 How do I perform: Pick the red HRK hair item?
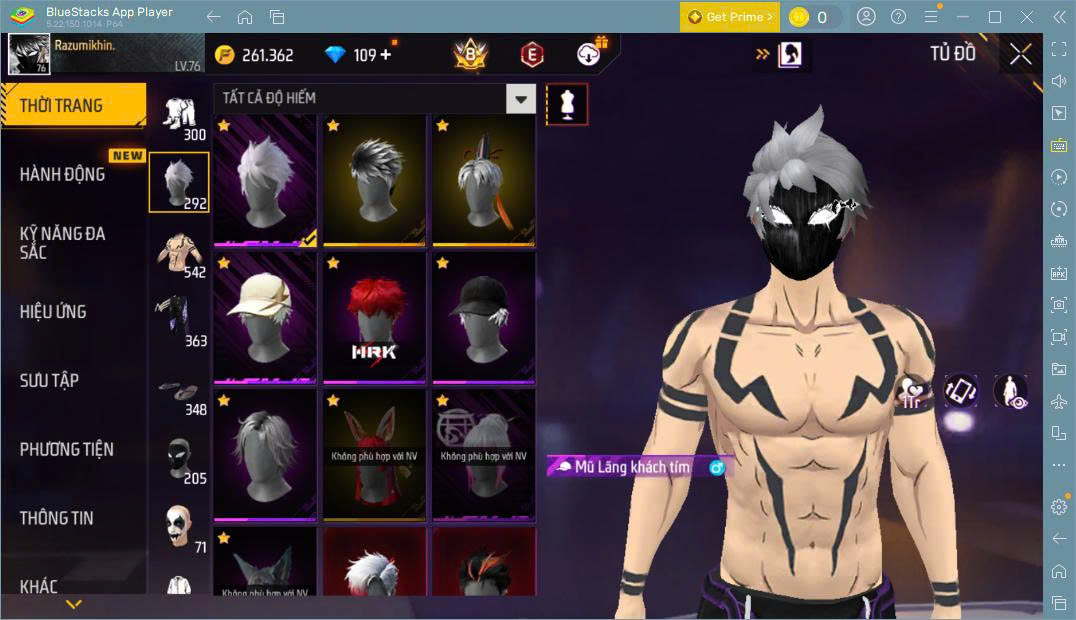[374, 317]
